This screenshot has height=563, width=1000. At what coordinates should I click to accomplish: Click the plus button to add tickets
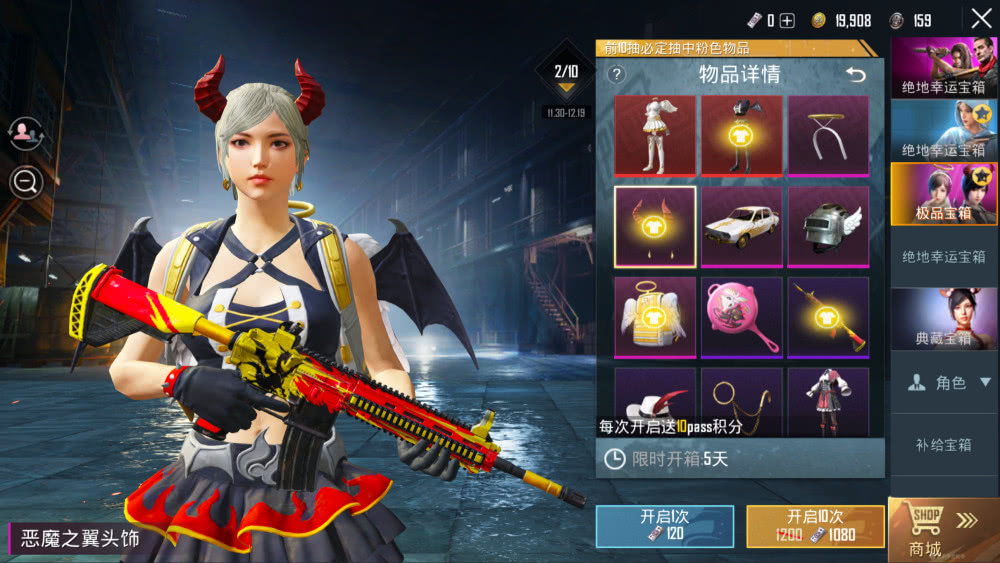click(x=787, y=21)
